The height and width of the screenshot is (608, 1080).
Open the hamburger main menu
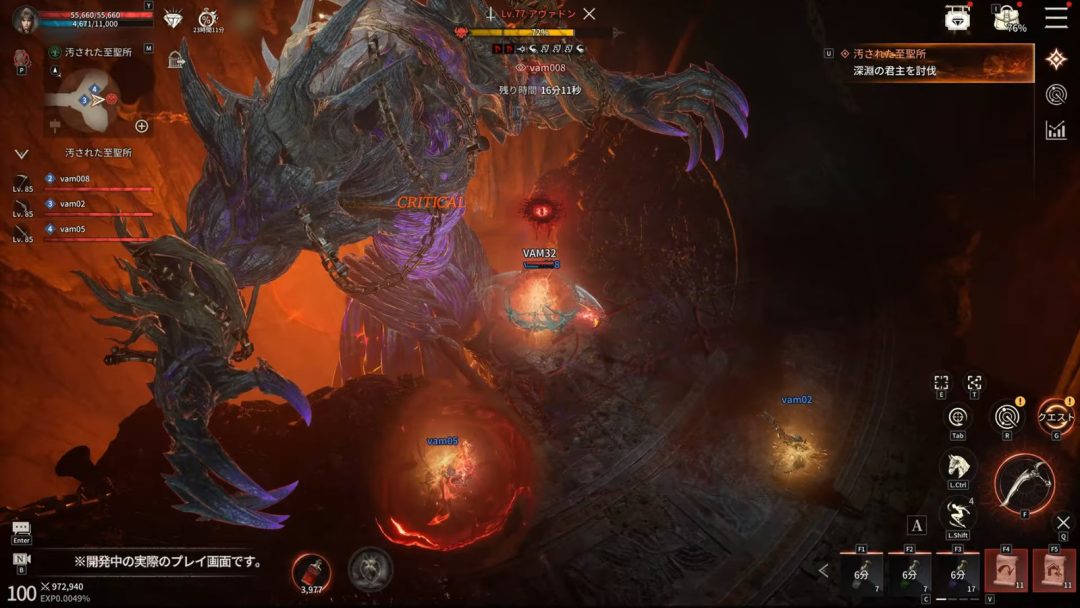click(1056, 17)
